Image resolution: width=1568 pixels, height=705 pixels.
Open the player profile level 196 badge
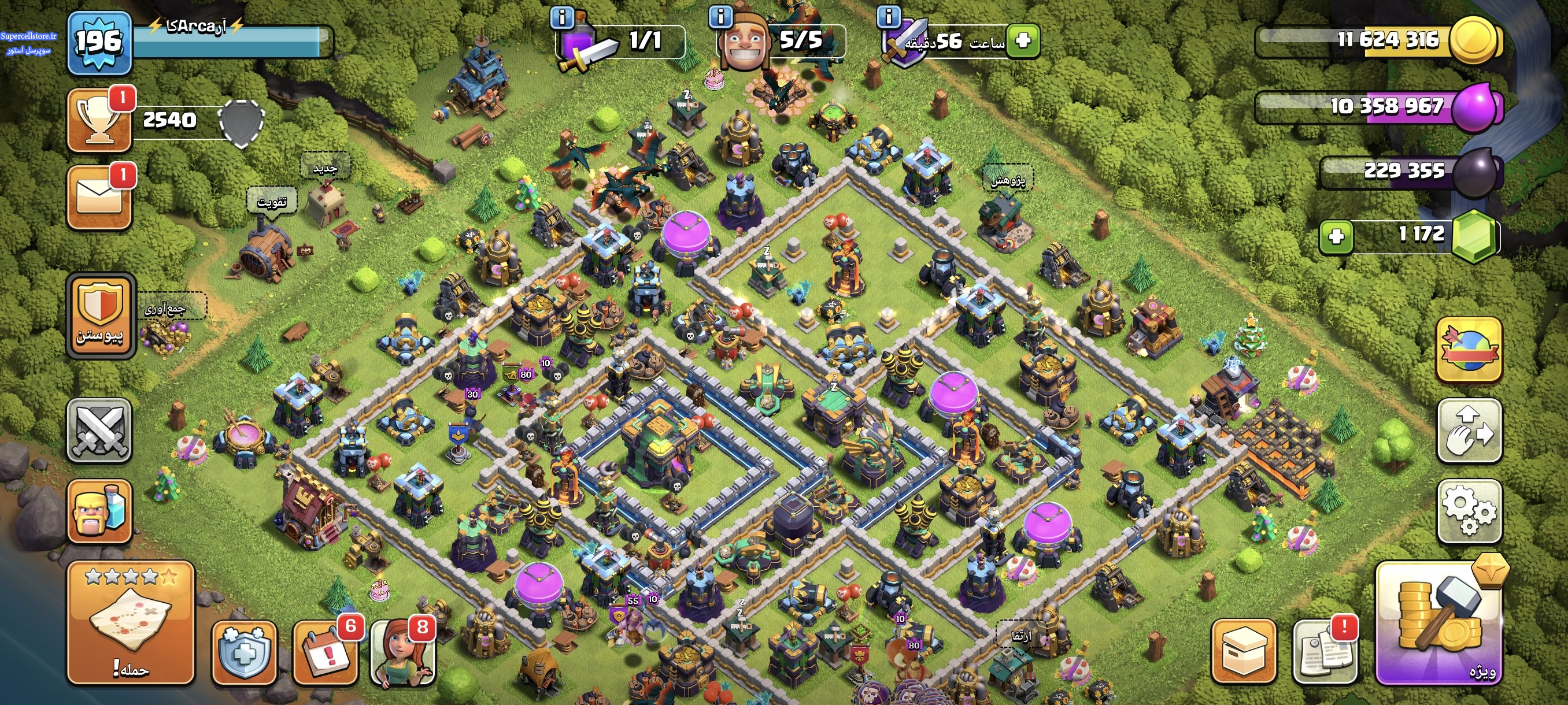tap(99, 43)
